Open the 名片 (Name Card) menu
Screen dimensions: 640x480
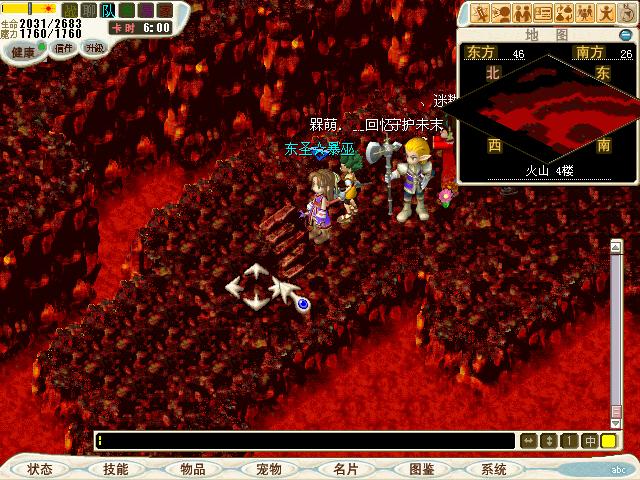coord(345,469)
